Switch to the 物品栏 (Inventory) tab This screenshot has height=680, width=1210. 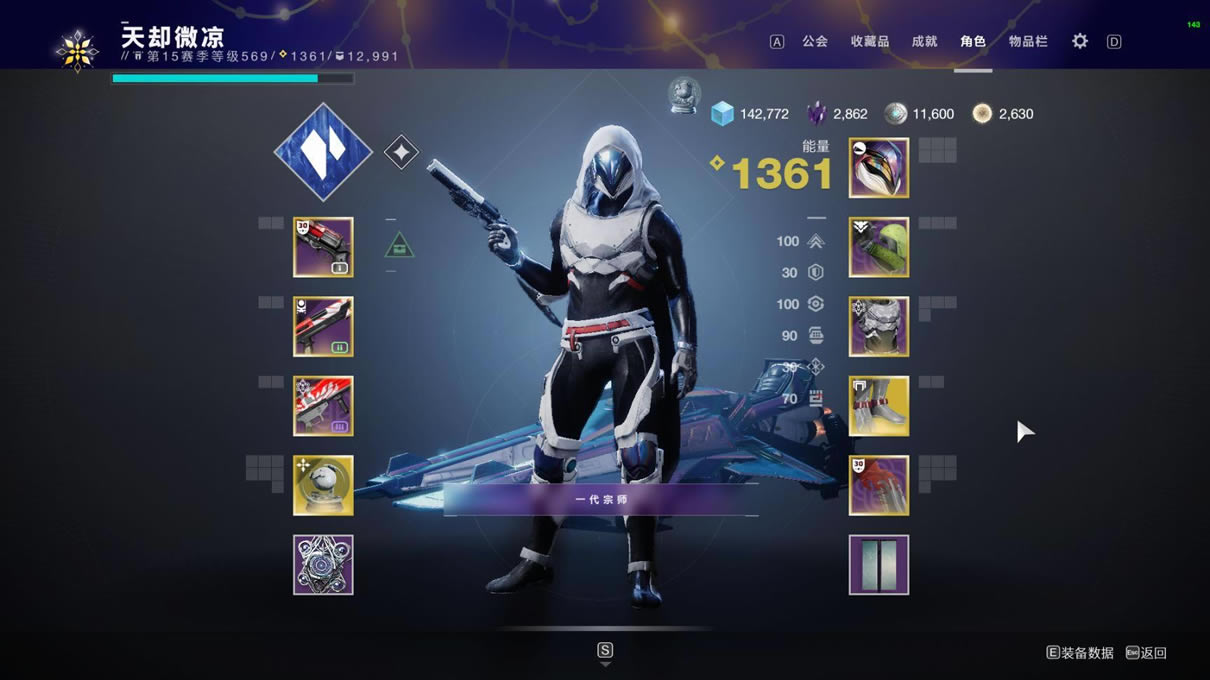(1028, 42)
